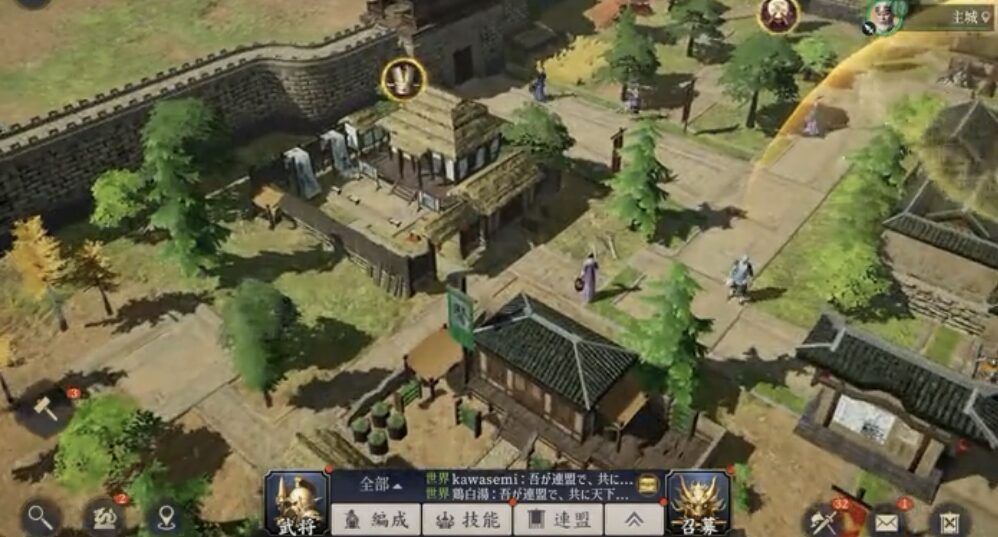Expand the menu with the double-chevron button
This screenshot has height=537, width=998.
pyautogui.click(x=634, y=520)
